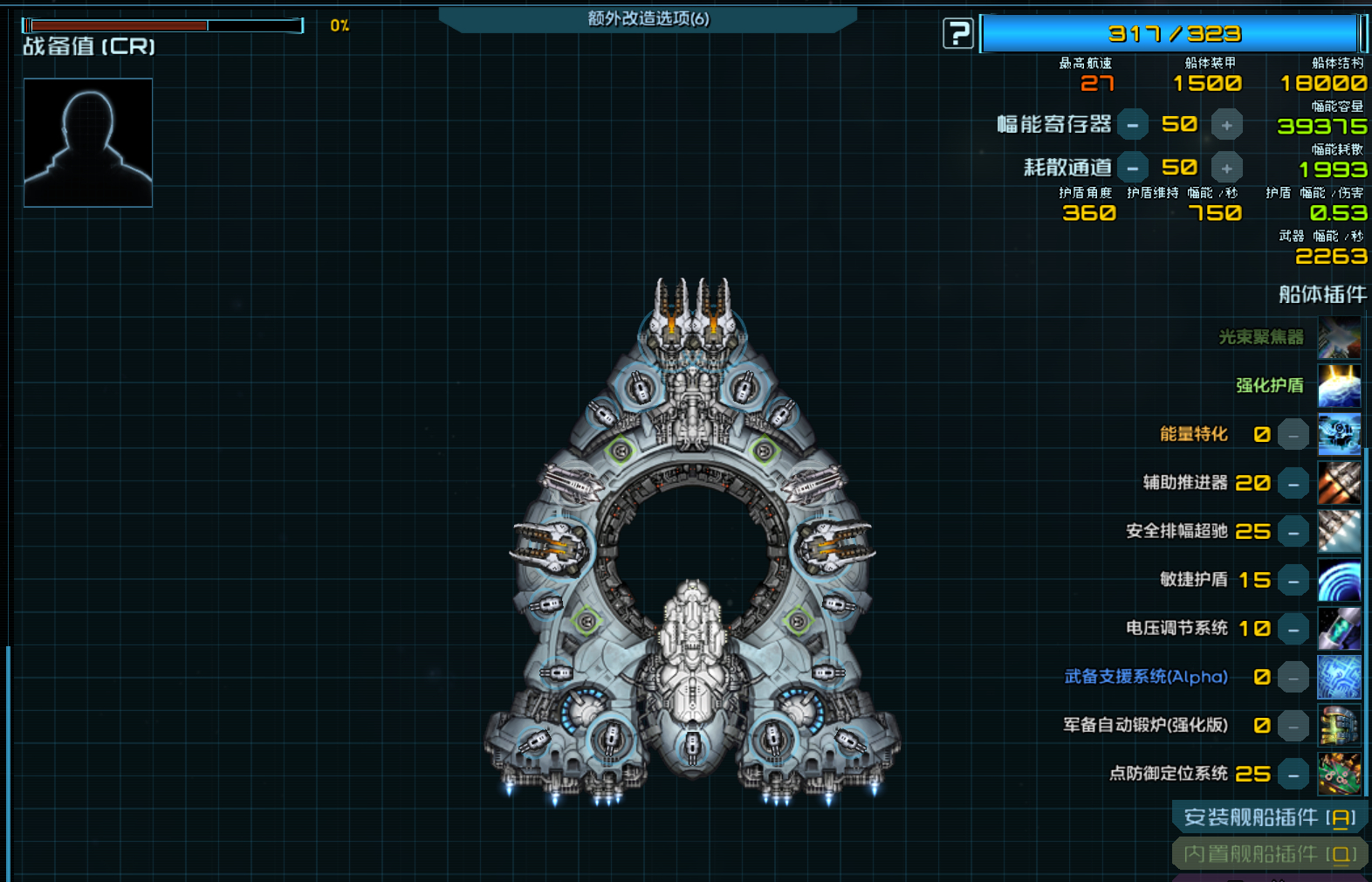The width and height of the screenshot is (1372, 882).
Task: Select the 强化护盾 hullmod icon
Action: 1339,386
